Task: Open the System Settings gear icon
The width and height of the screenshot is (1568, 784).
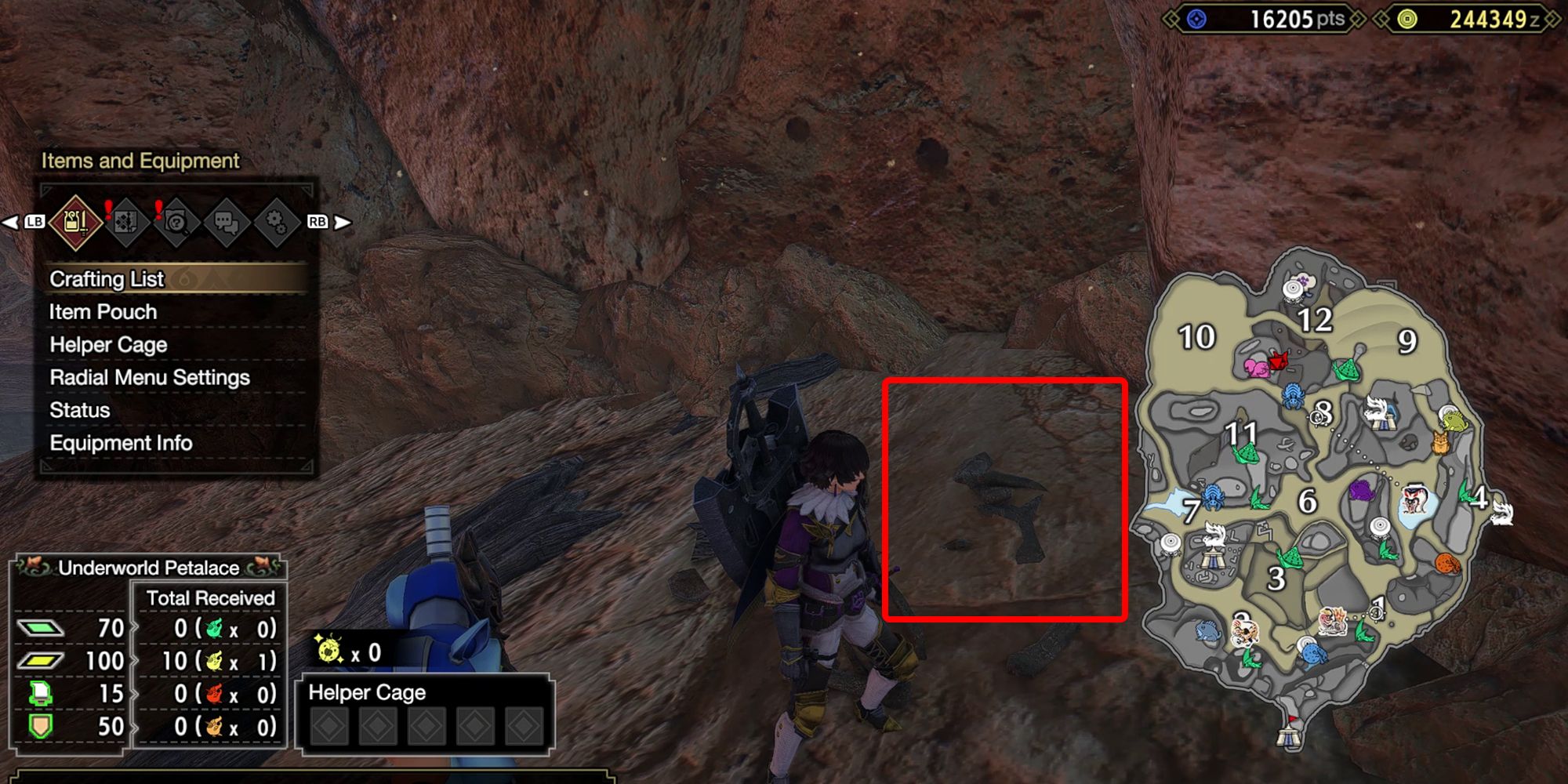Action: point(276,221)
